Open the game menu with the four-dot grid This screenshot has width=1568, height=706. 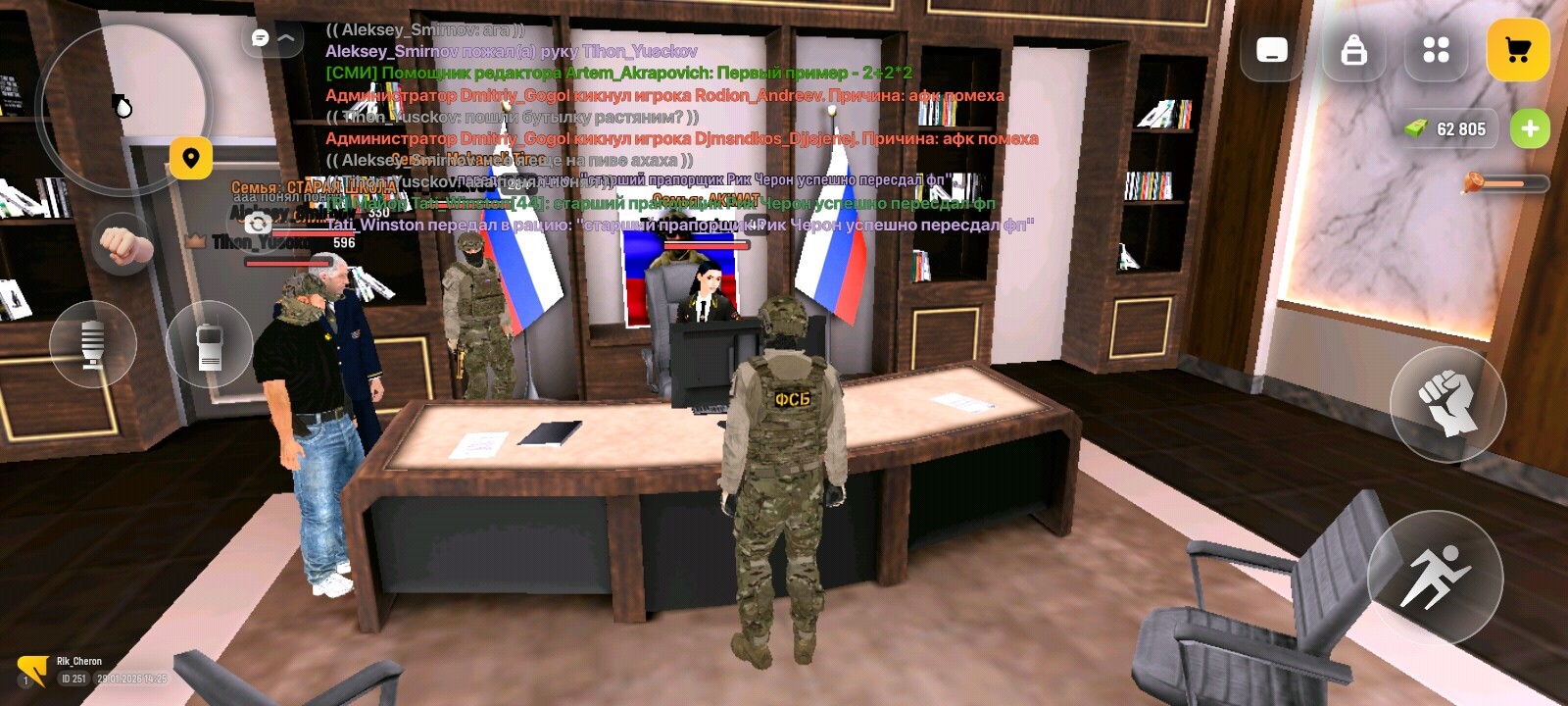click(1437, 49)
